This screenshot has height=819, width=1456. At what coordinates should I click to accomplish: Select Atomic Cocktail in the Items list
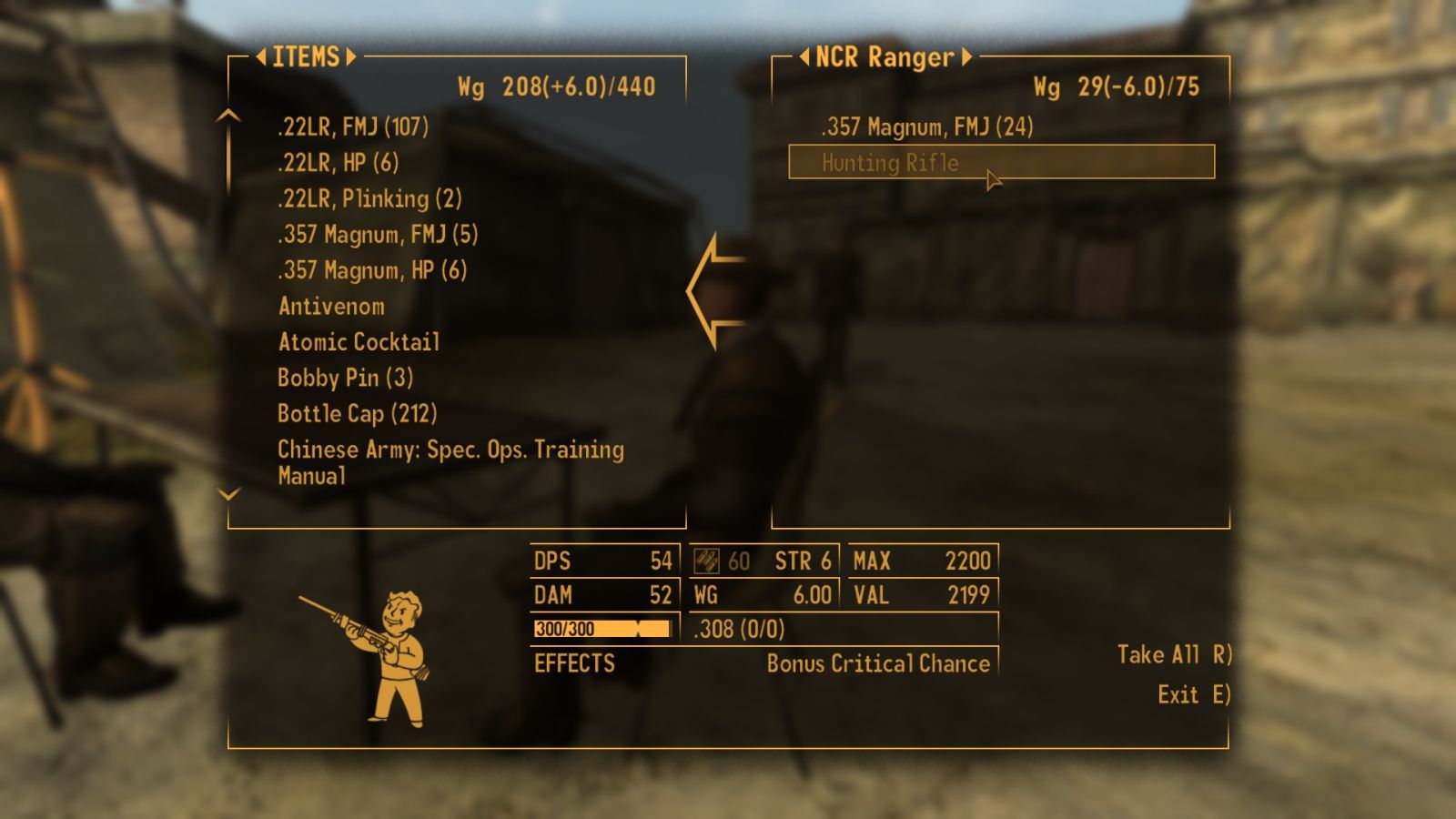pyautogui.click(x=359, y=343)
